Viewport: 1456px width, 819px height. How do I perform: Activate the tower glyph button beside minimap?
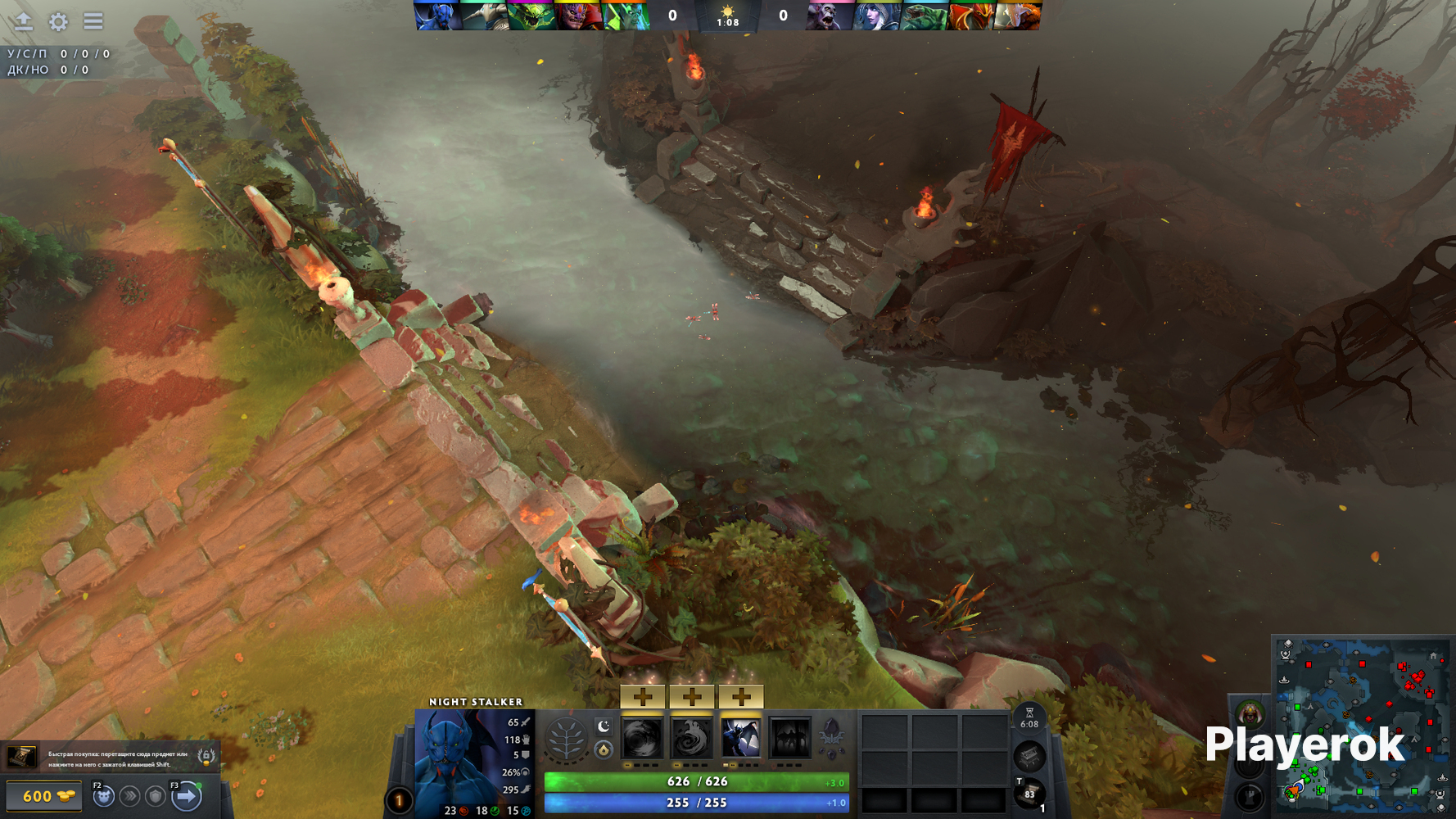pos(1250,796)
